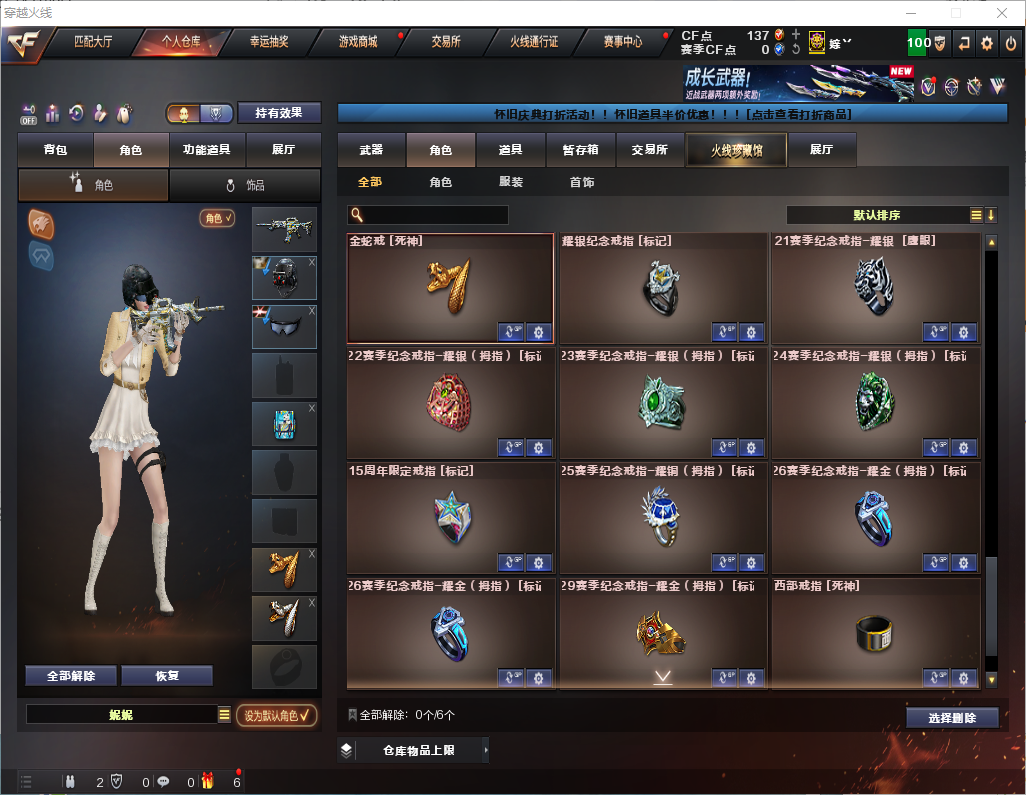Screen dimensions: 1026x795
Task: Open the 交易所 exchange from top bar
Action: tap(446, 42)
